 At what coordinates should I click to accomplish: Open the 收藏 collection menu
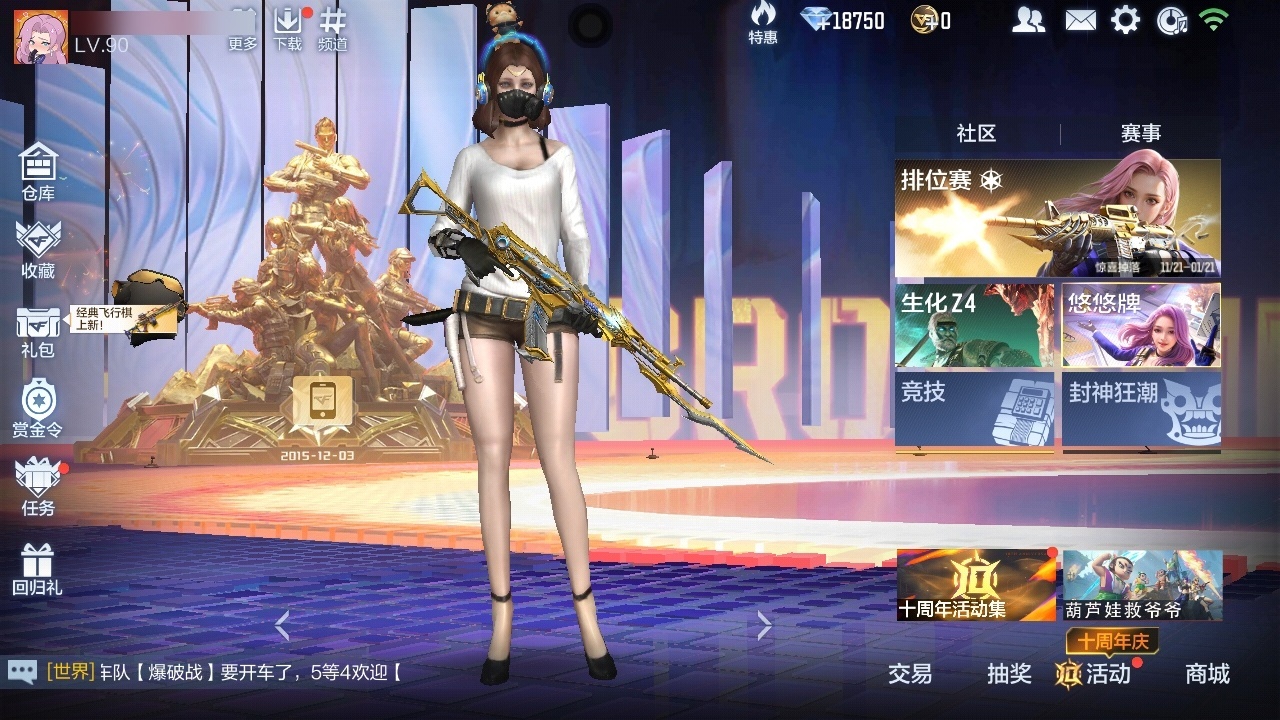pos(38,249)
